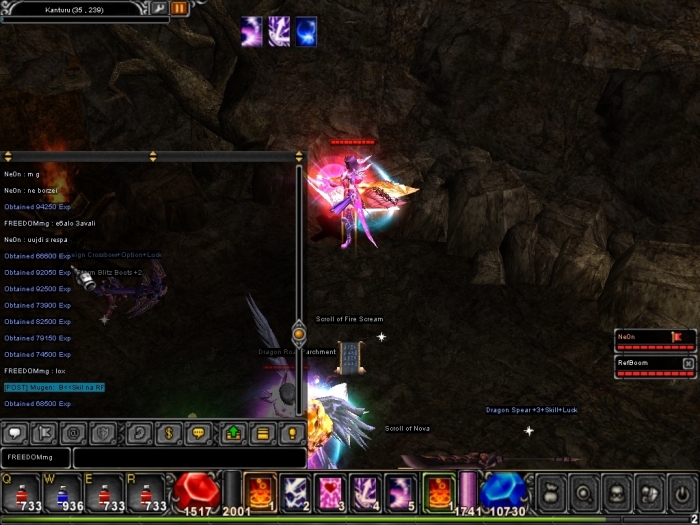Choose skill slot 5 purple burst skill
The image size is (700, 525).
pos(401,491)
